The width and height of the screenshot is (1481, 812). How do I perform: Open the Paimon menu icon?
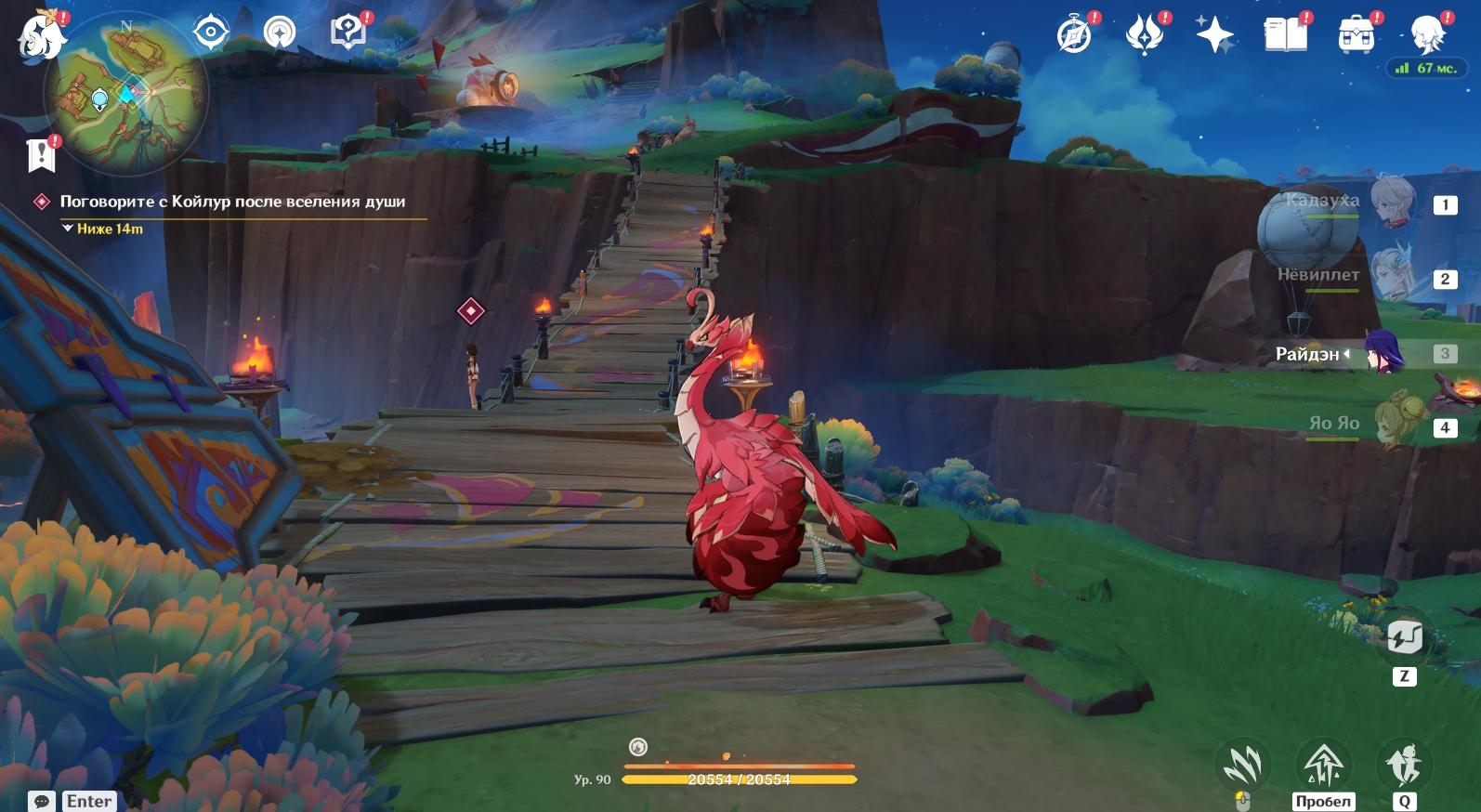(x=41, y=37)
